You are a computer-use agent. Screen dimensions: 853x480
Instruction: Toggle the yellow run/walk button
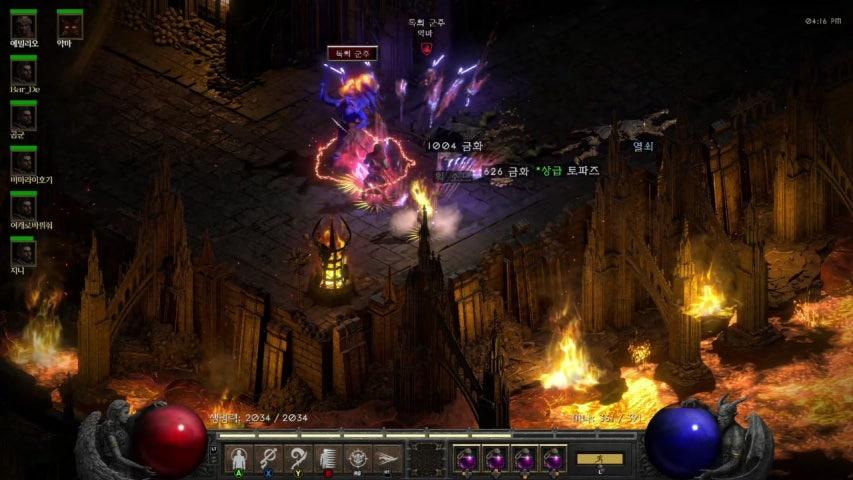point(600,459)
